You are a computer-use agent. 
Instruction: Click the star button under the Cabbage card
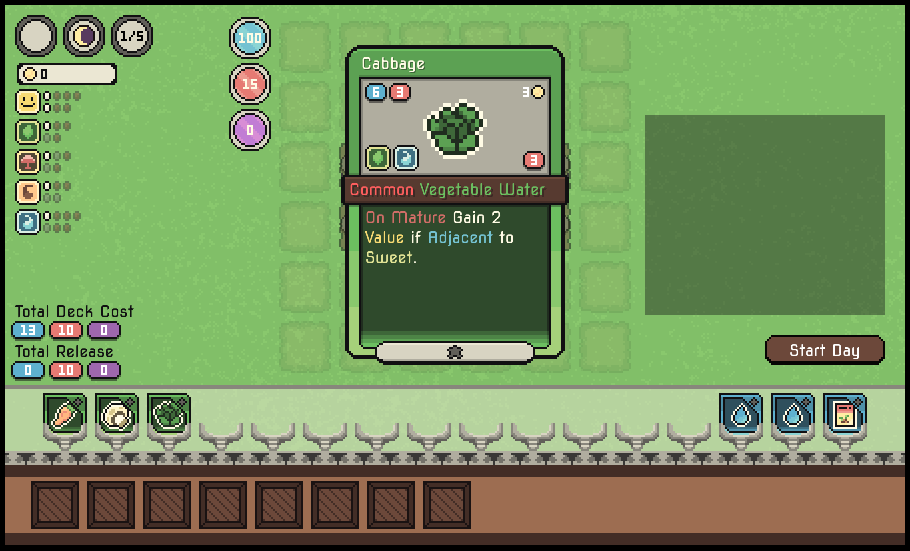click(455, 352)
